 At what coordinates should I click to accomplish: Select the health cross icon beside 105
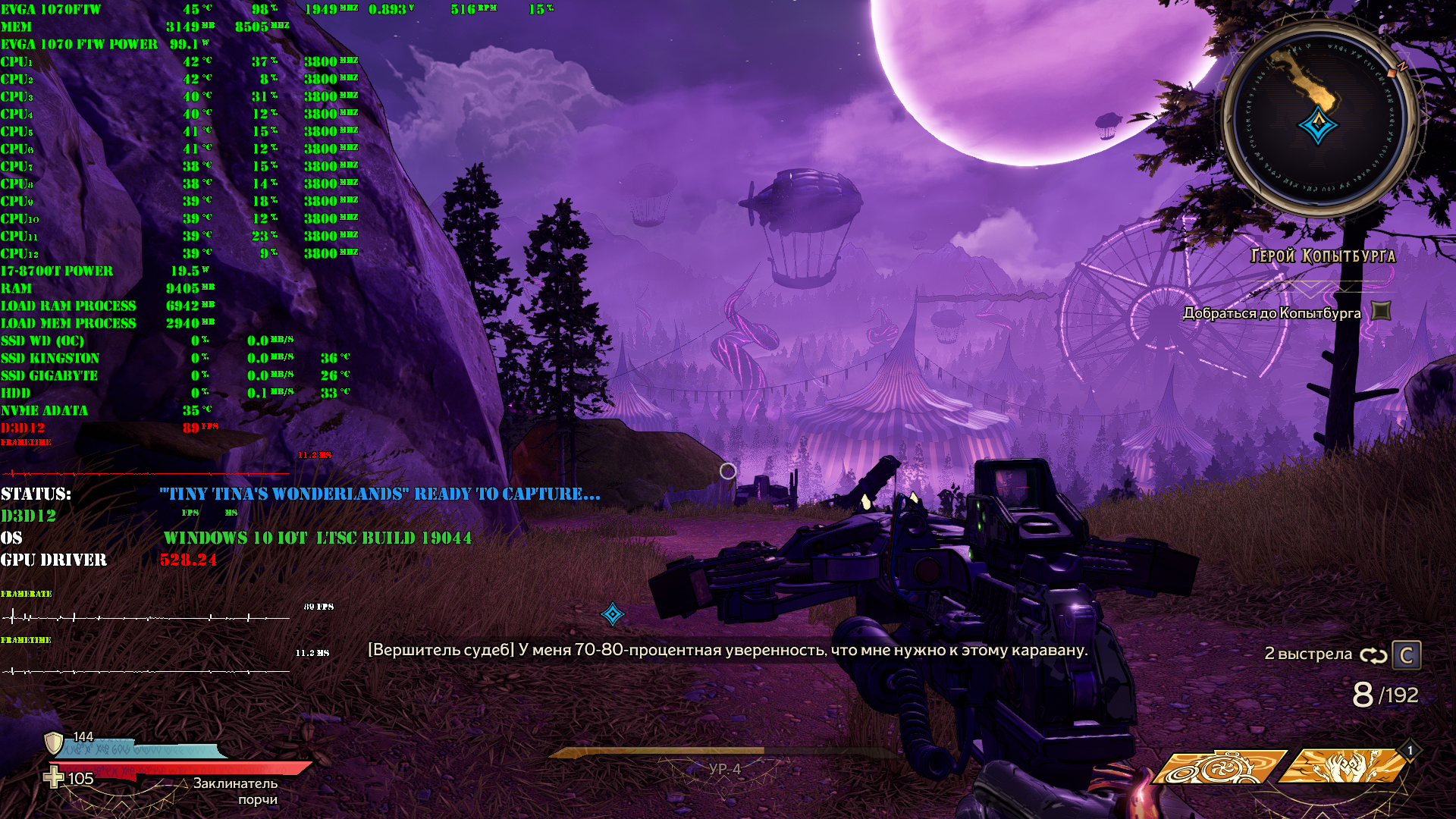[x=53, y=777]
